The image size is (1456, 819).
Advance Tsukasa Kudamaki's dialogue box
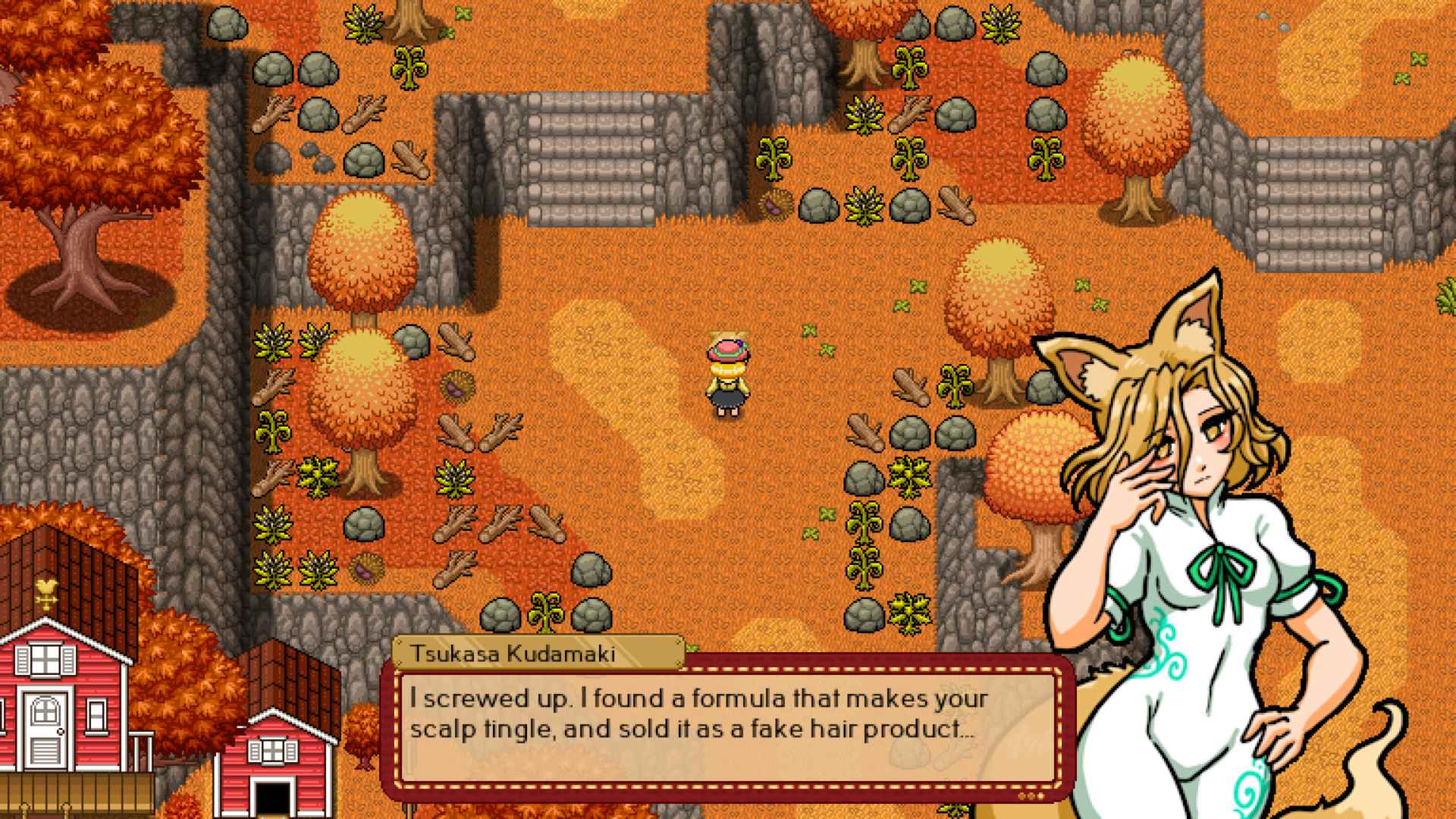click(x=726, y=726)
